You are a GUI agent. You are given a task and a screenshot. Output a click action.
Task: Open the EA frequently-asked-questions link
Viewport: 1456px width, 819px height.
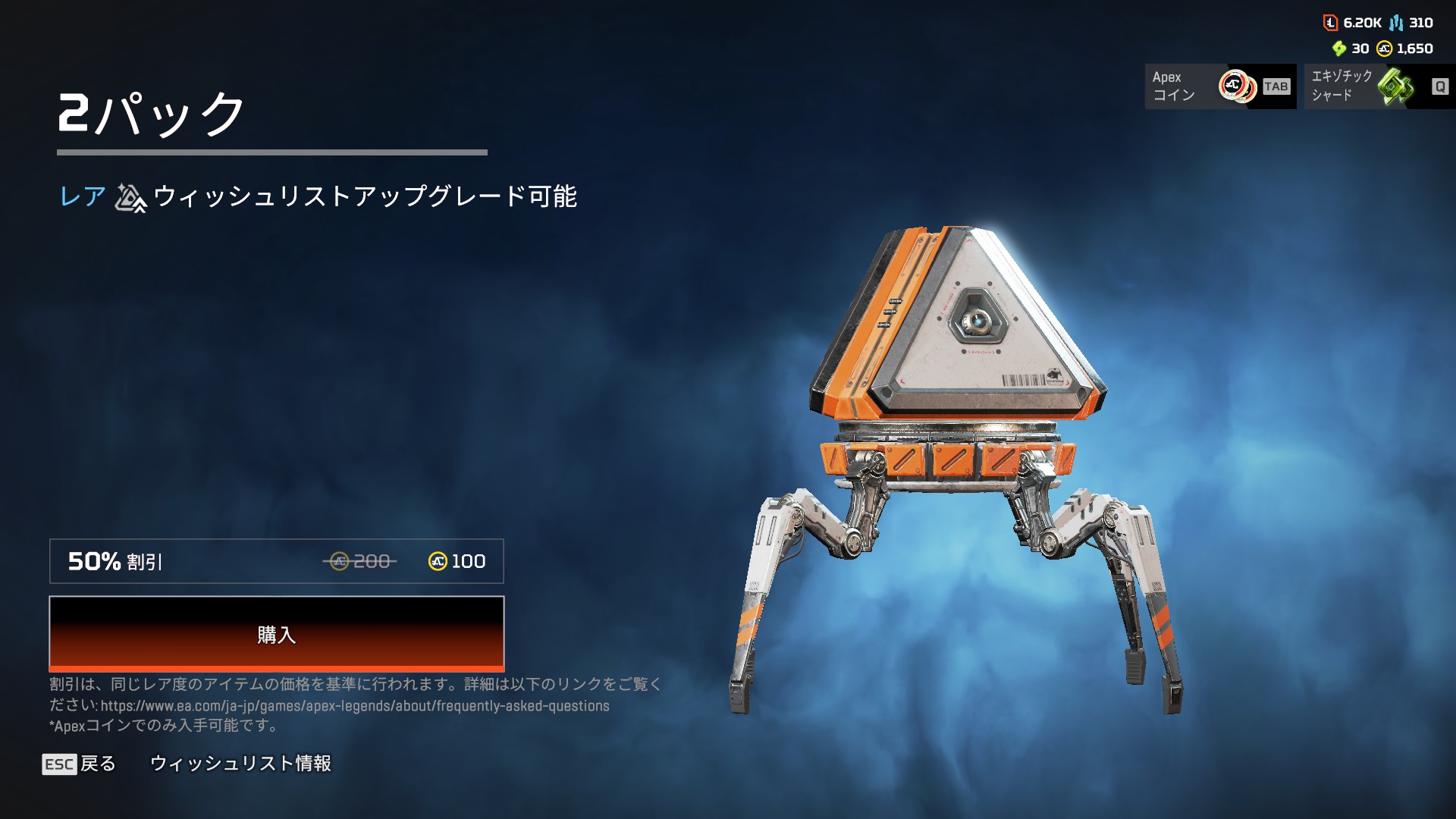coord(355,706)
